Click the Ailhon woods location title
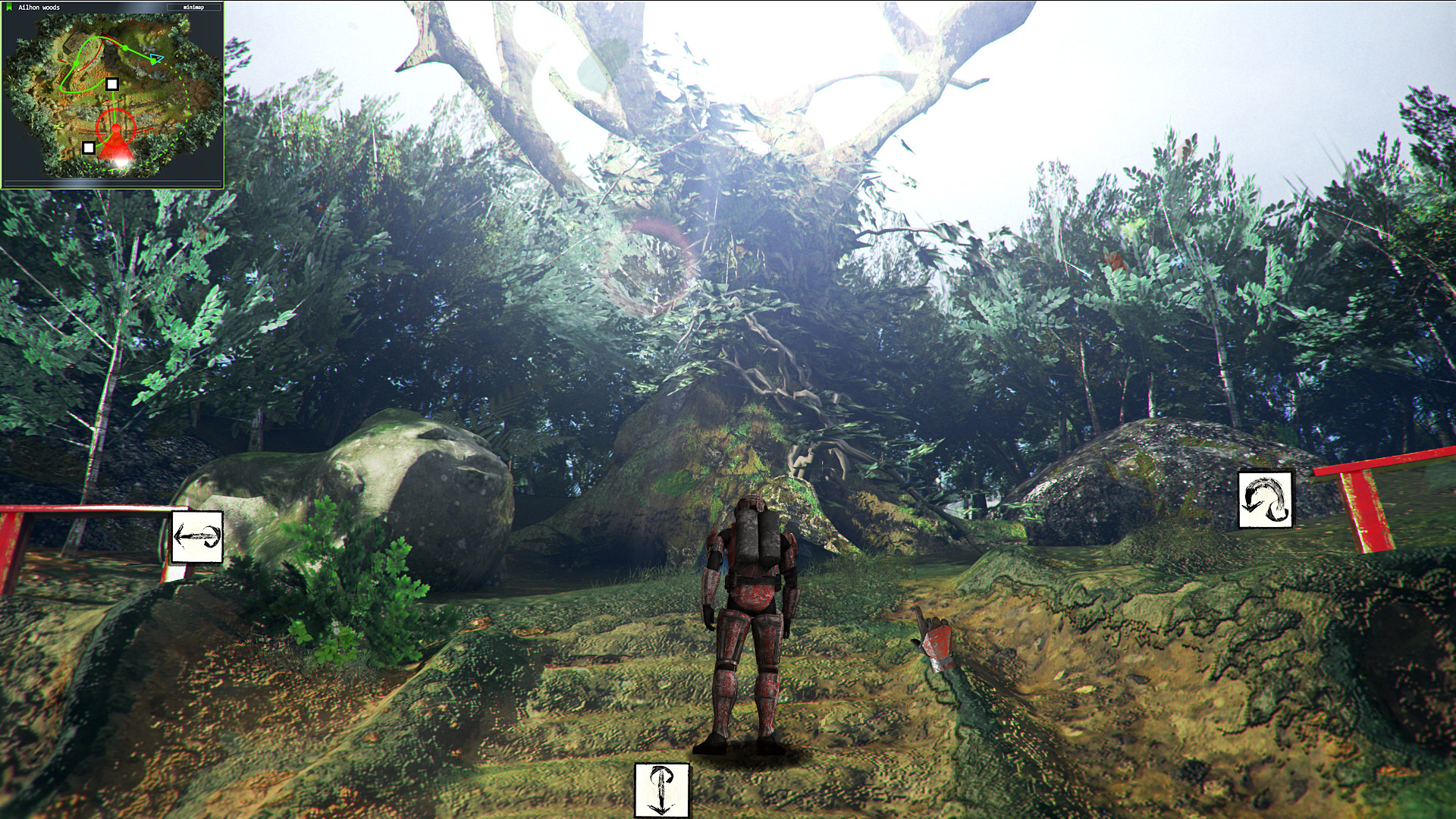1456x819 pixels. (39, 8)
